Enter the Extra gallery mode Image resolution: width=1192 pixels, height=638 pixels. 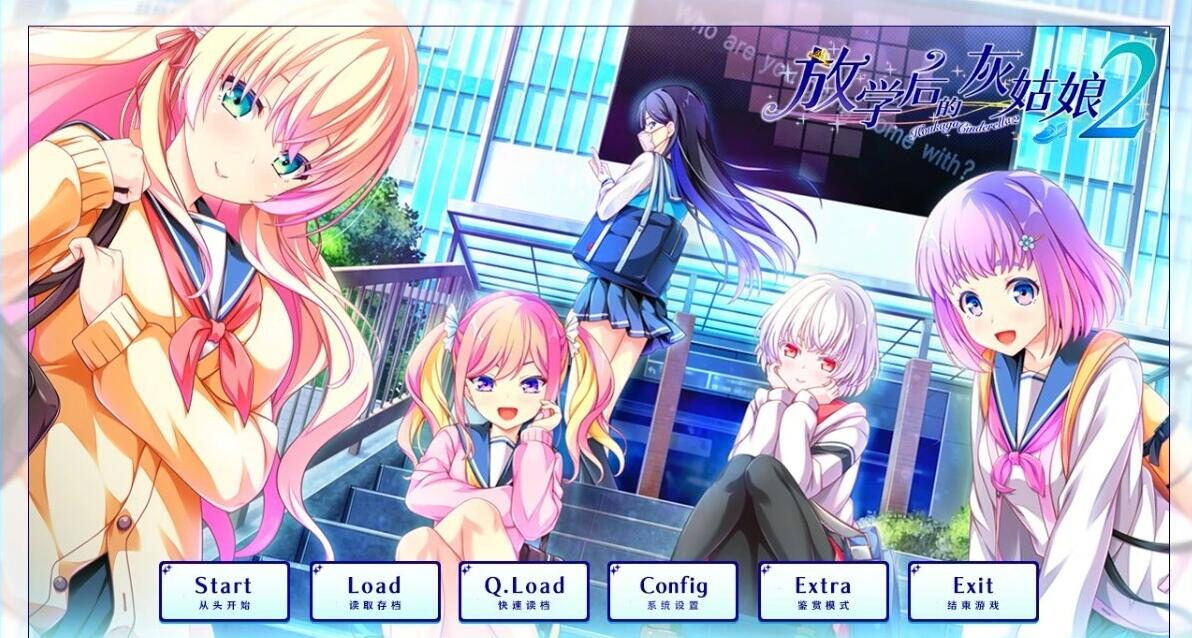823,592
